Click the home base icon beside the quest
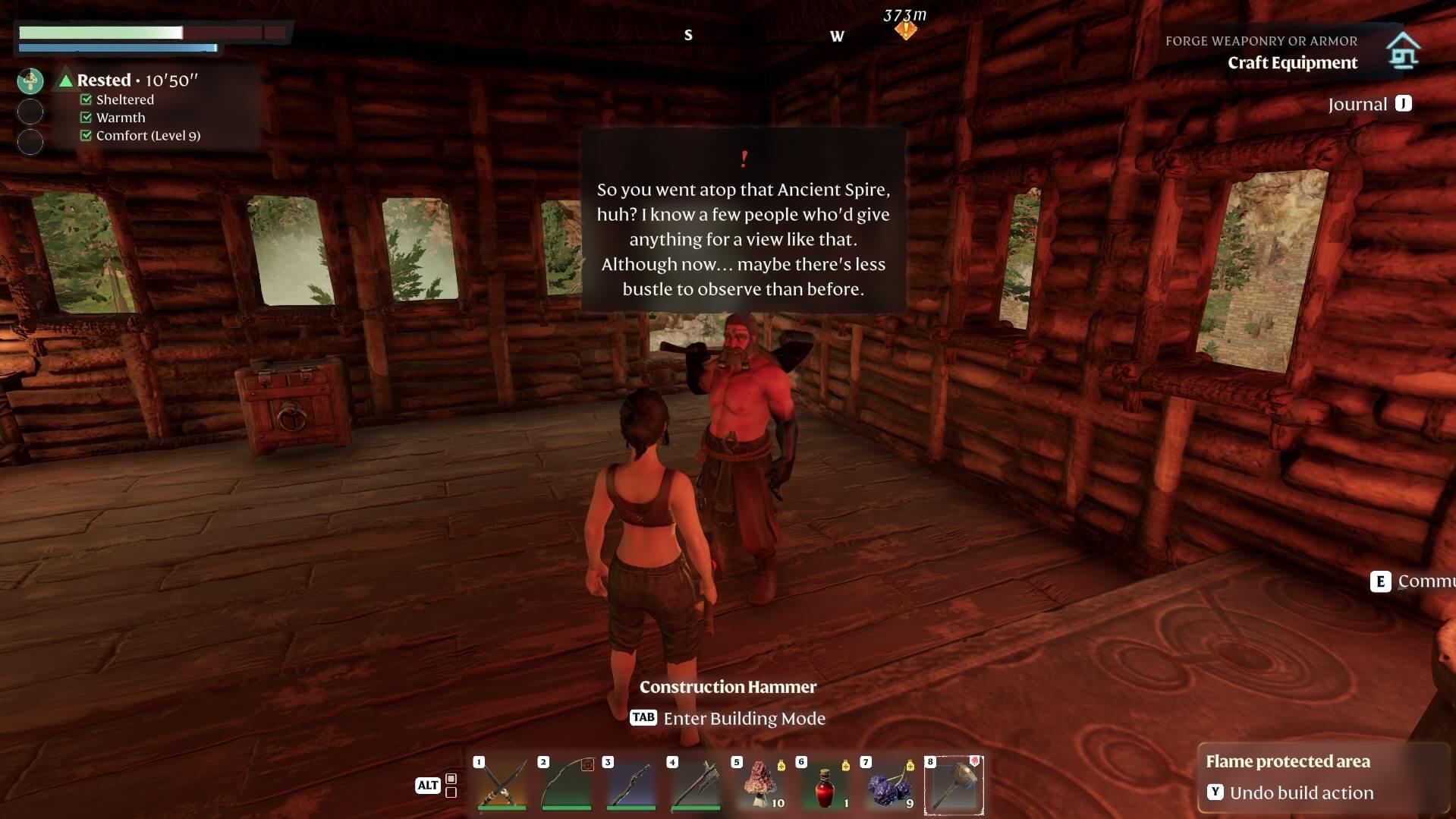 coord(1402,51)
